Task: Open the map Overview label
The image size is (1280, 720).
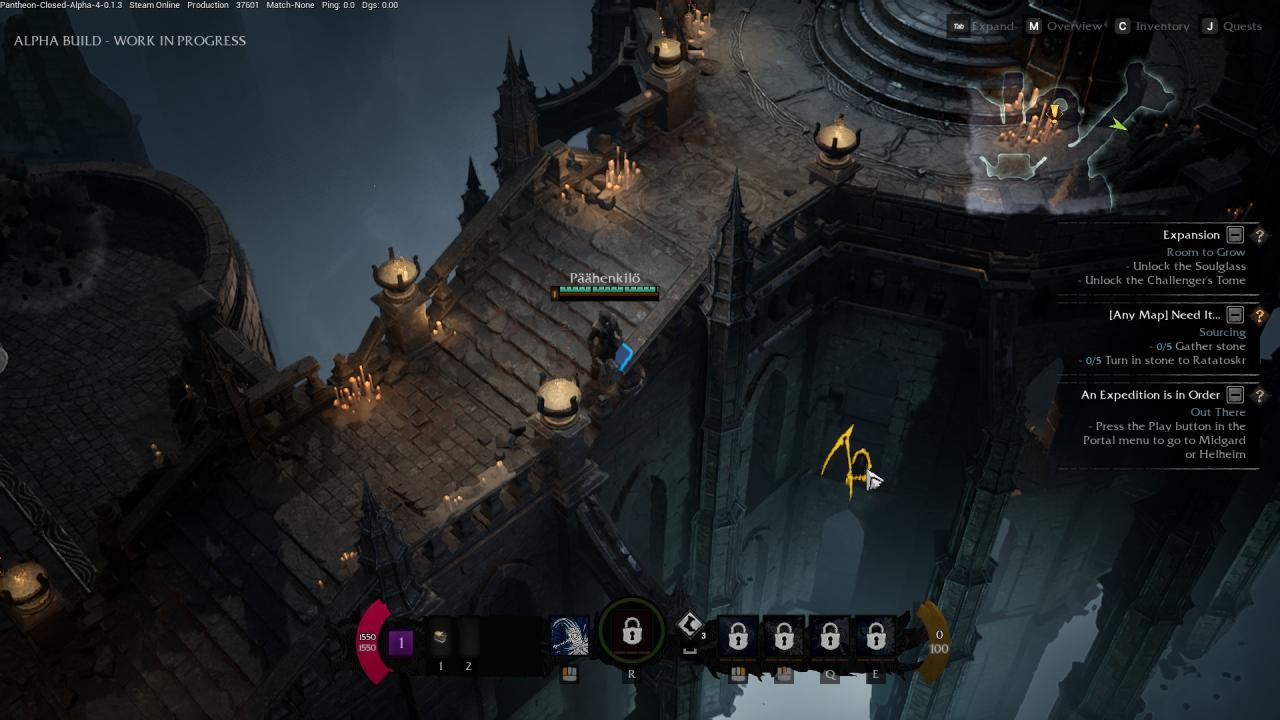Action: (x=1073, y=26)
